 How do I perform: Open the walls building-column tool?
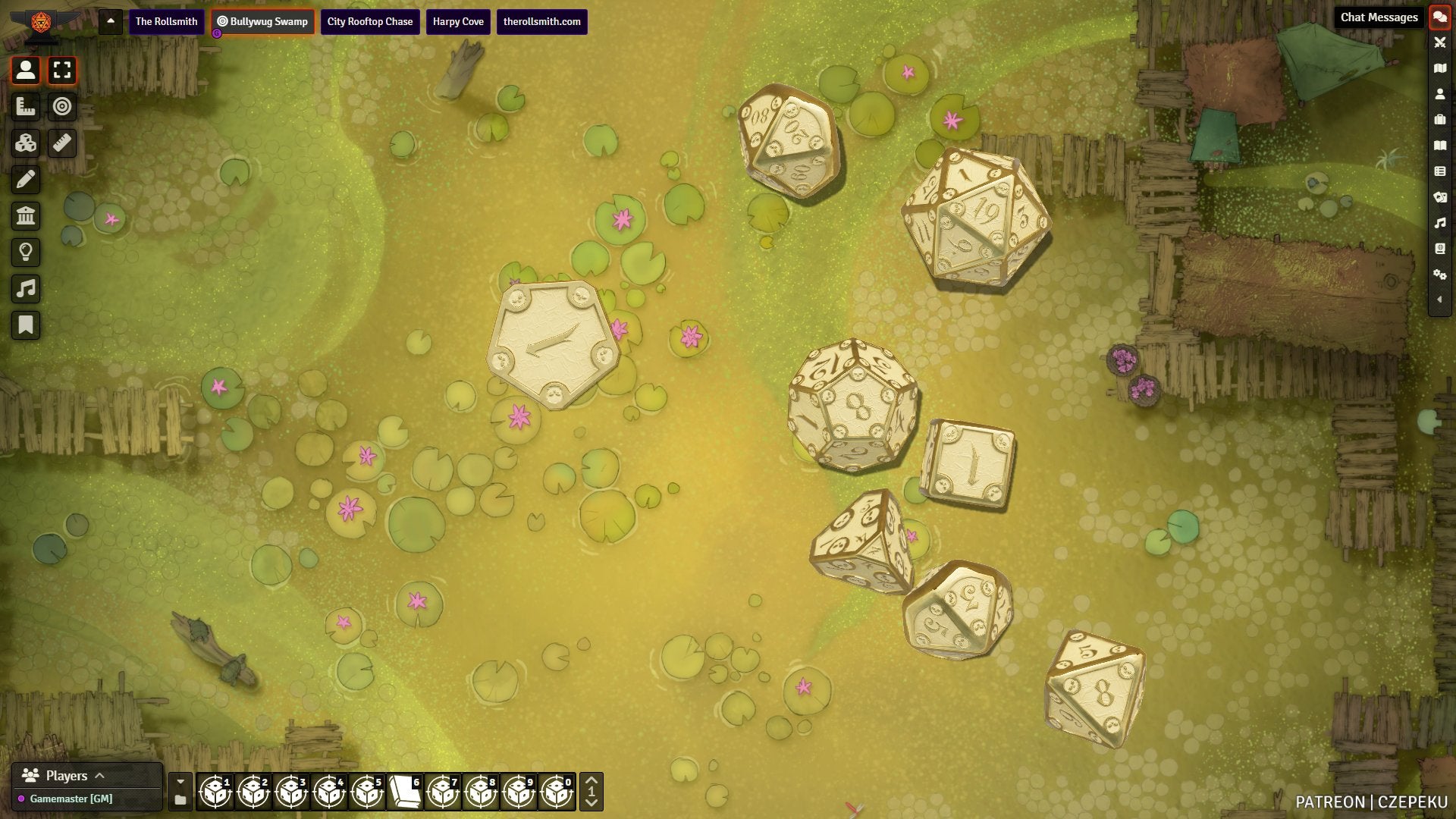tap(26, 216)
